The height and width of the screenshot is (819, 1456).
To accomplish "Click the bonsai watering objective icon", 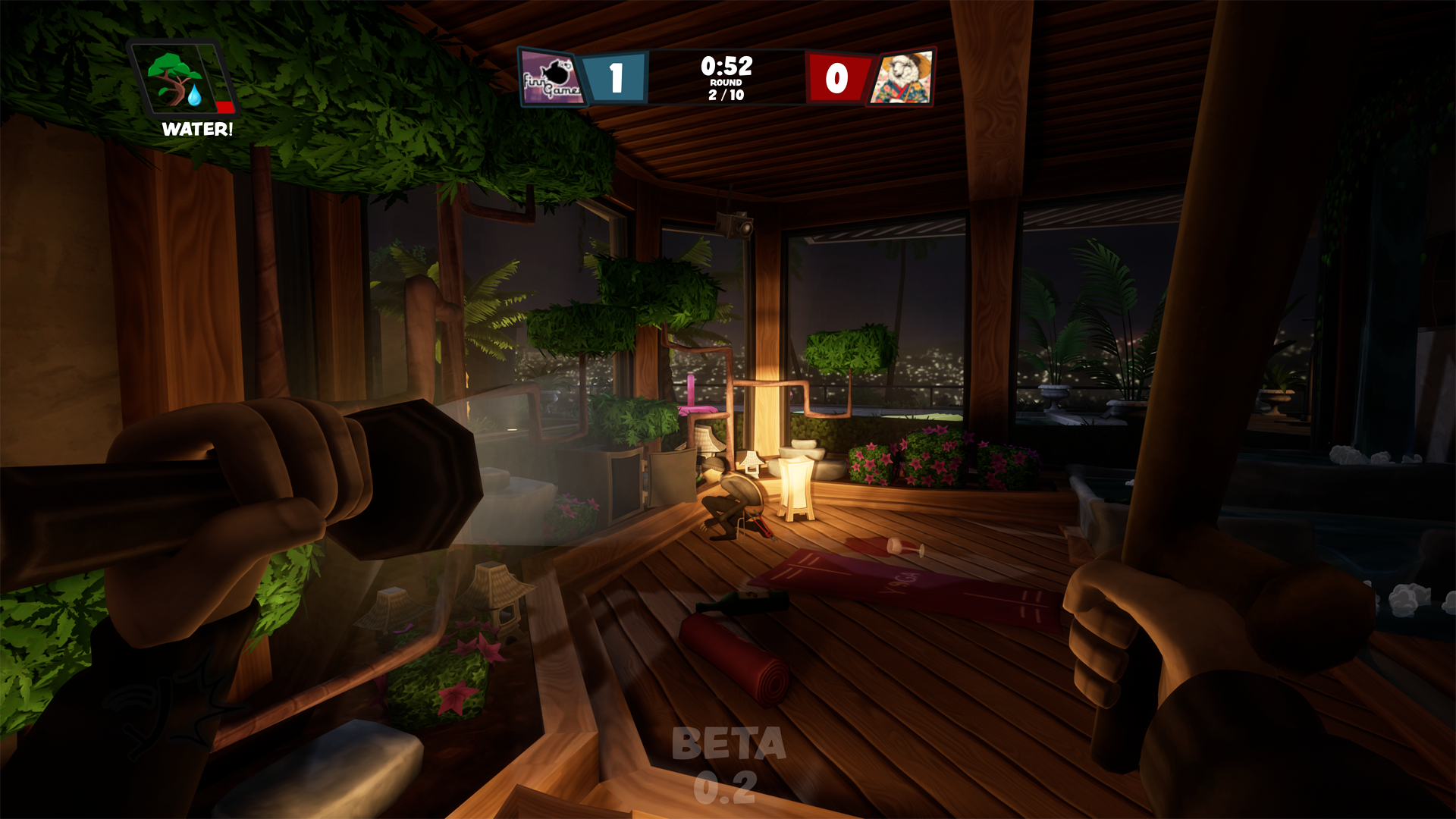I will pos(171,72).
